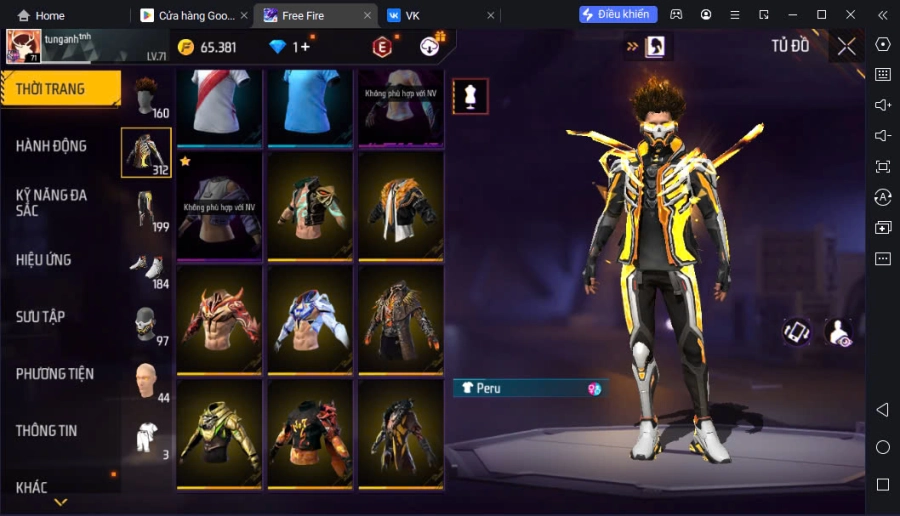Select the hairstyle subcategory with 160 items

146,97
